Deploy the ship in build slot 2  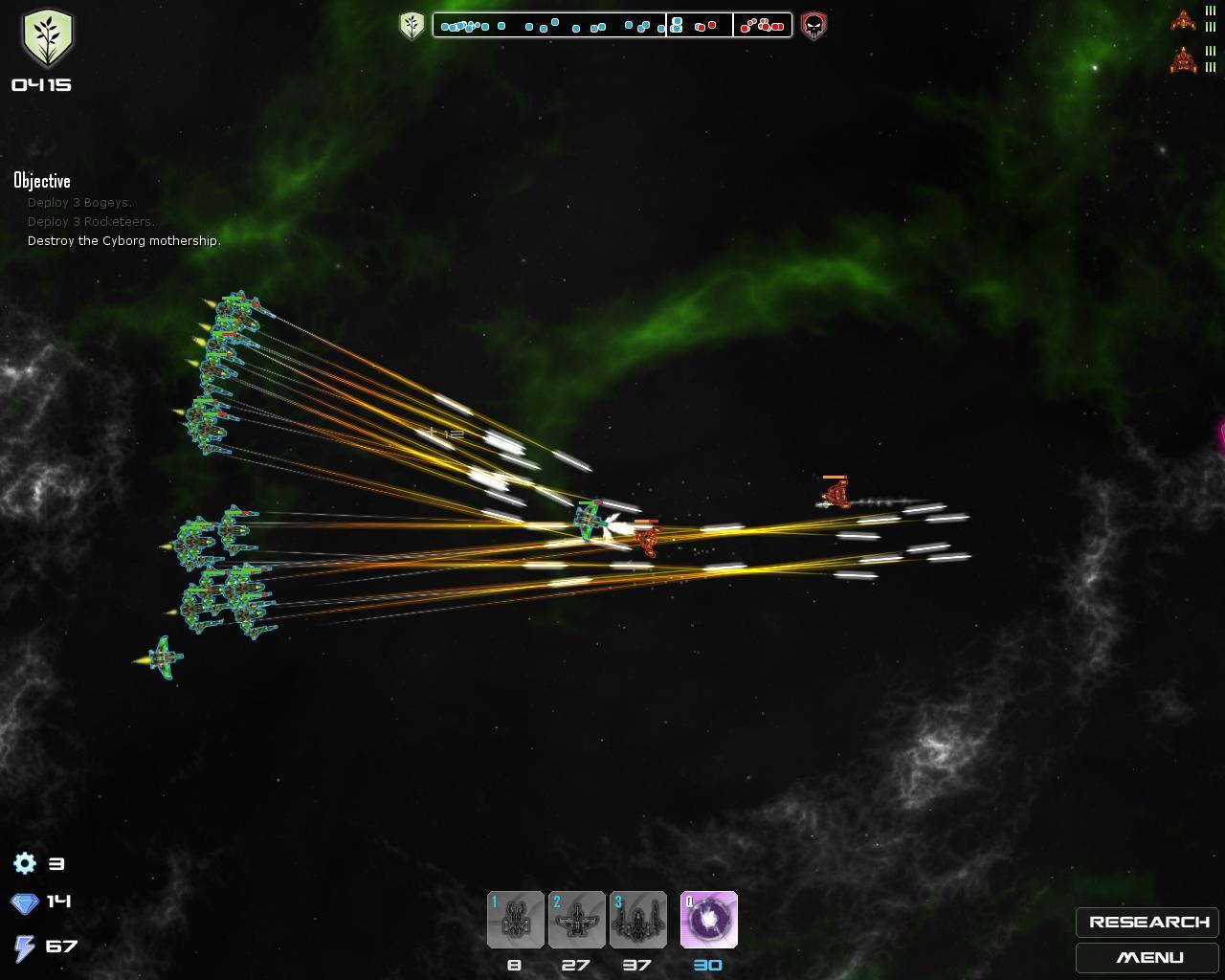click(x=576, y=920)
